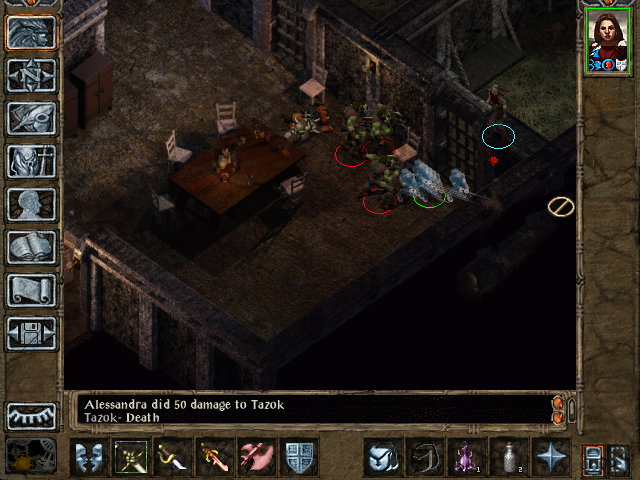
Task: Open the character record
Action: tap(31, 205)
